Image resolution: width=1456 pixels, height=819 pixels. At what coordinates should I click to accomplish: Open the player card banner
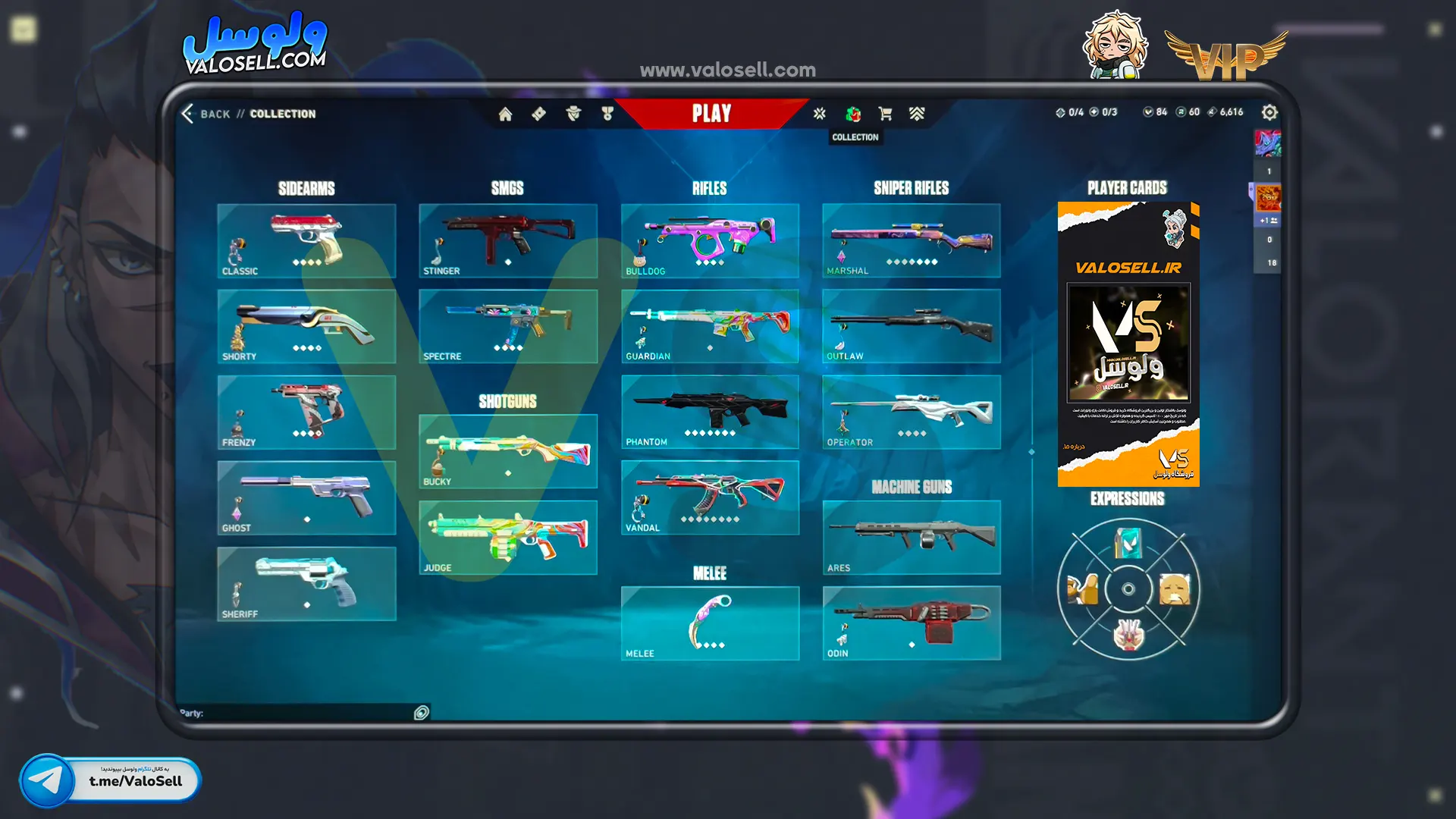(1128, 344)
